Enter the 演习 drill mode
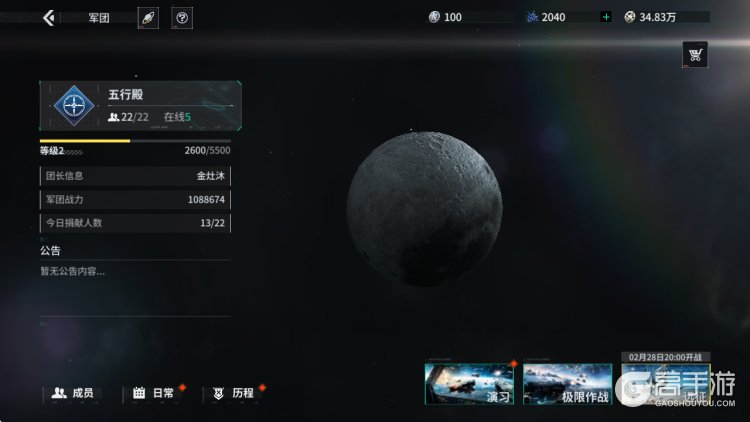This screenshot has height=422, width=750. [x=470, y=384]
